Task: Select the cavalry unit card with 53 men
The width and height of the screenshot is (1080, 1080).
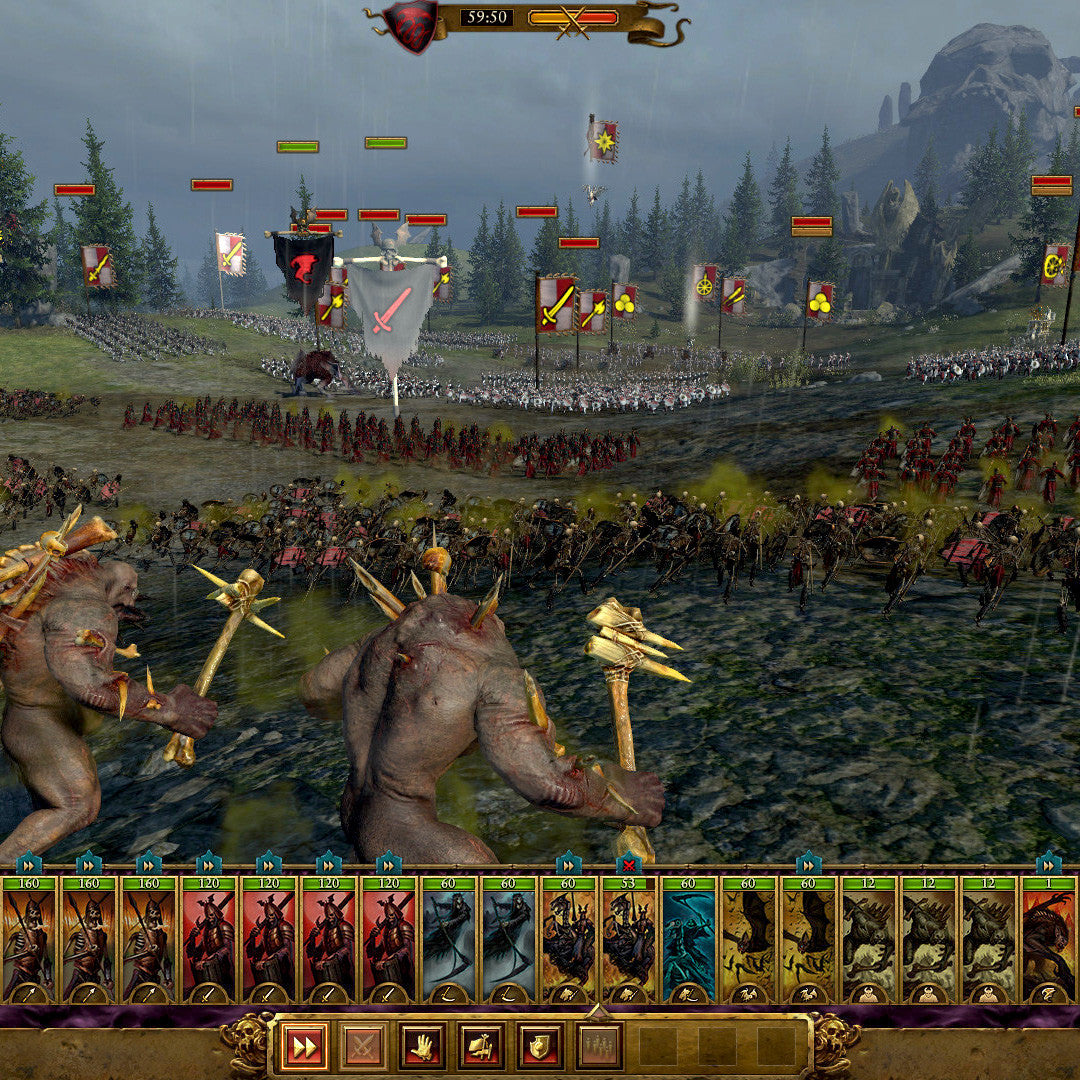Action: click(x=629, y=940)
